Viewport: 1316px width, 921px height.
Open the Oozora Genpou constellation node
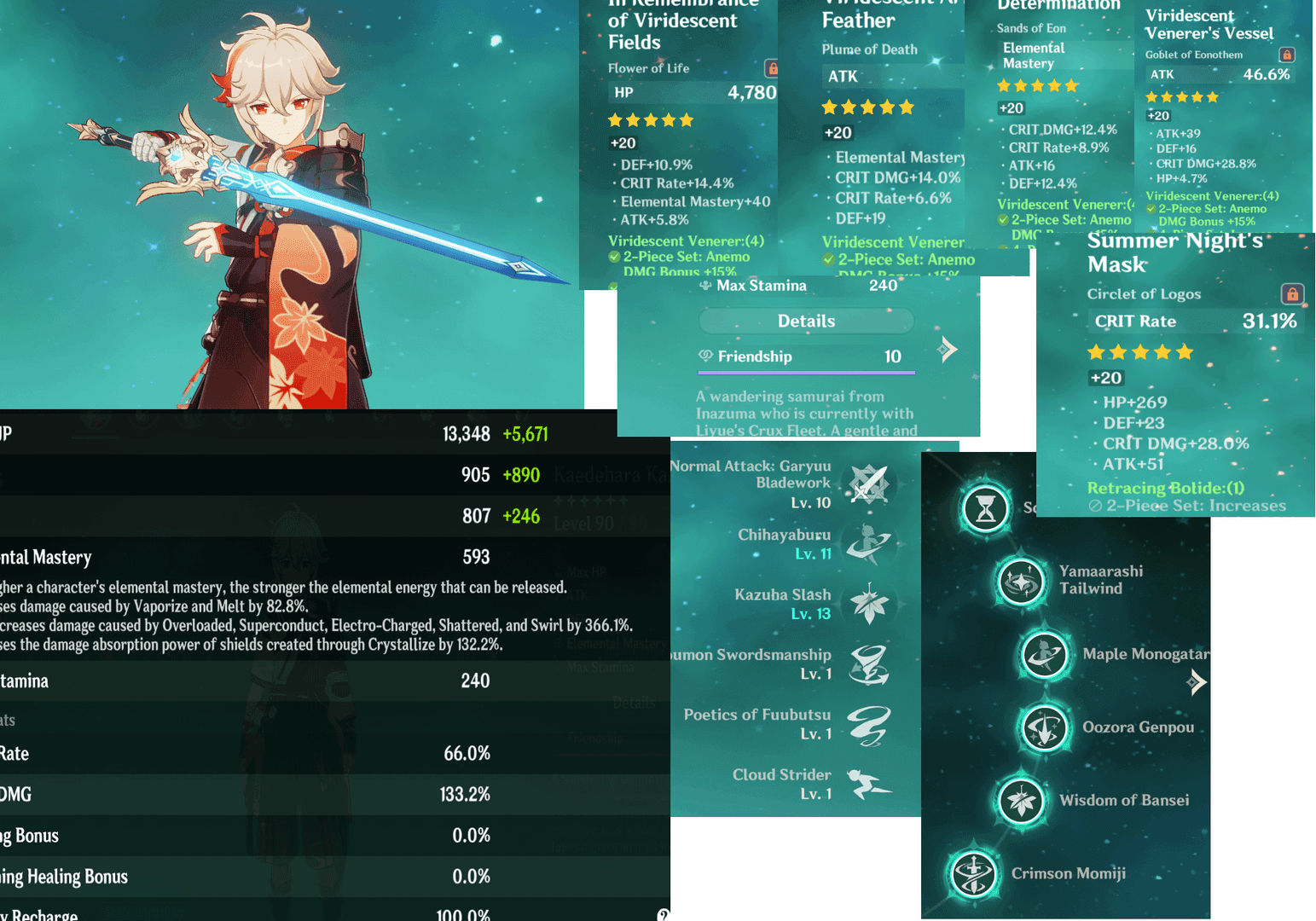(1045, 728)
